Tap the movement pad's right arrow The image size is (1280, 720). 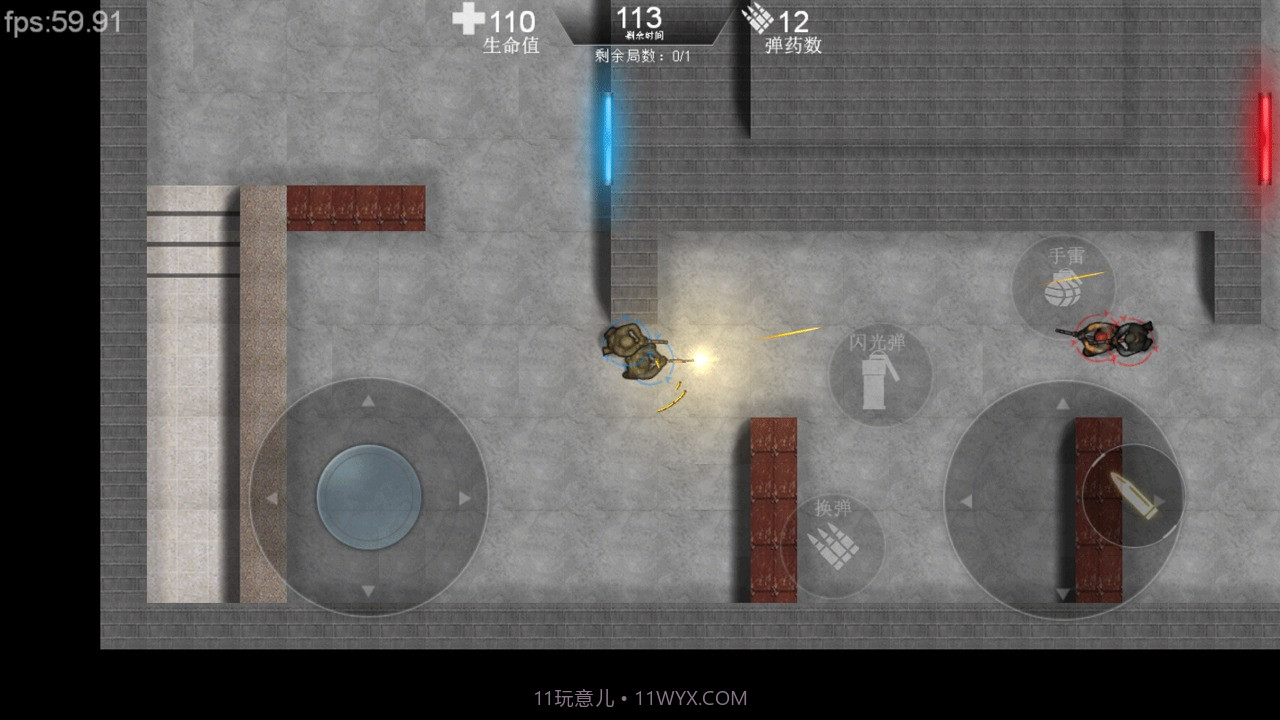tap(464, 498)
